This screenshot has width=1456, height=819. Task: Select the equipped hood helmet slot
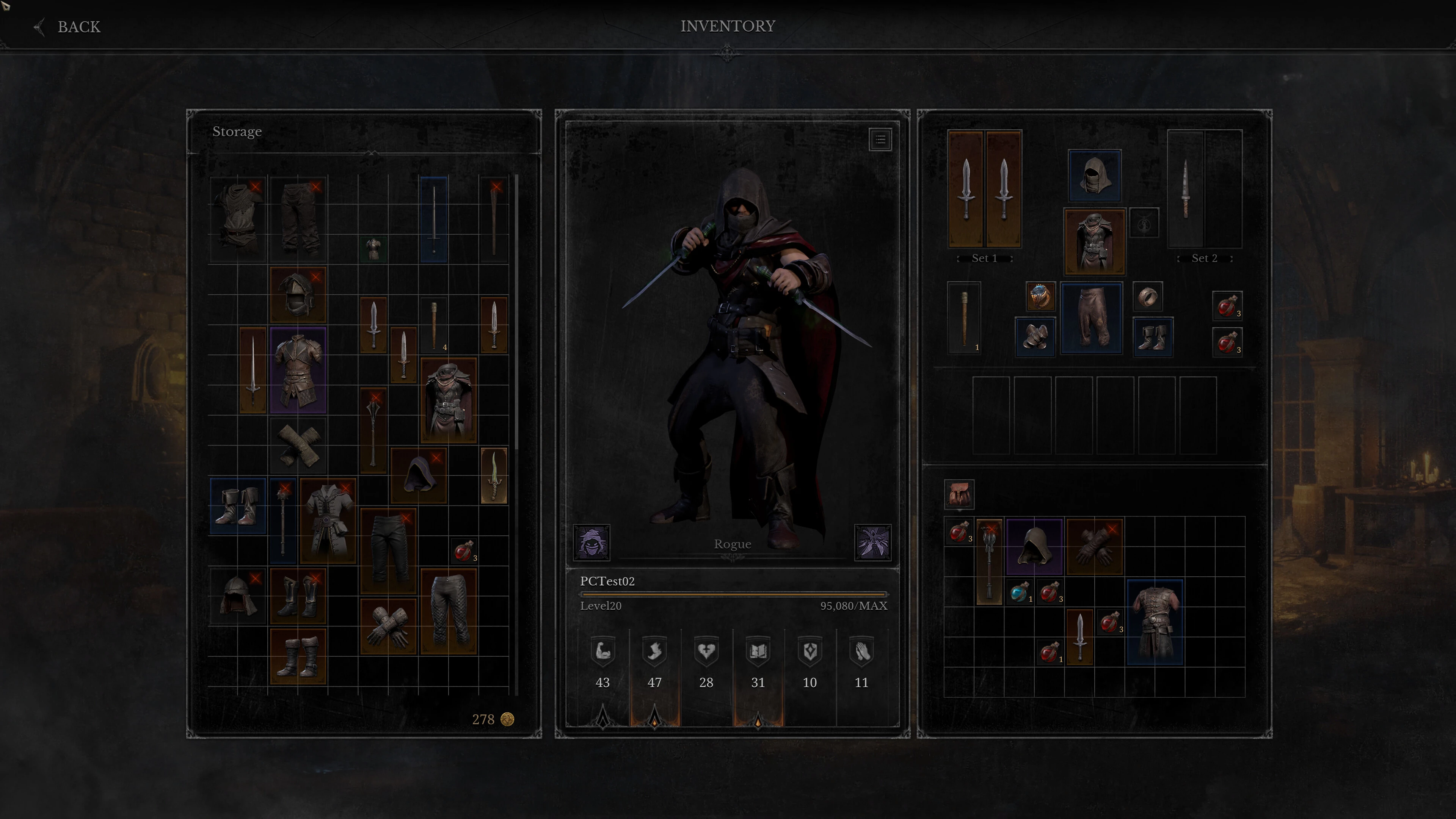point(1094,175)
